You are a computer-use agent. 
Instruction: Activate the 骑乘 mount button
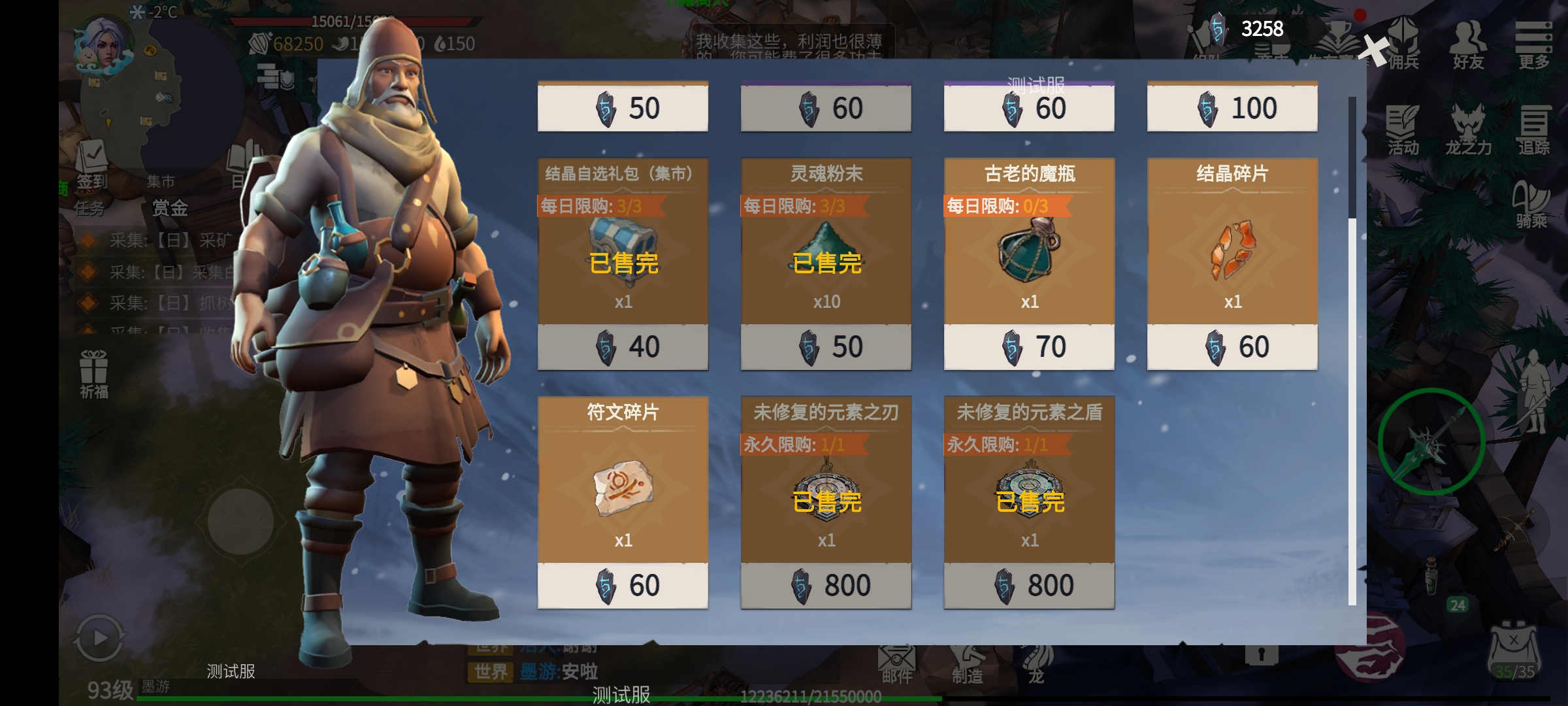click(1531, 204)
